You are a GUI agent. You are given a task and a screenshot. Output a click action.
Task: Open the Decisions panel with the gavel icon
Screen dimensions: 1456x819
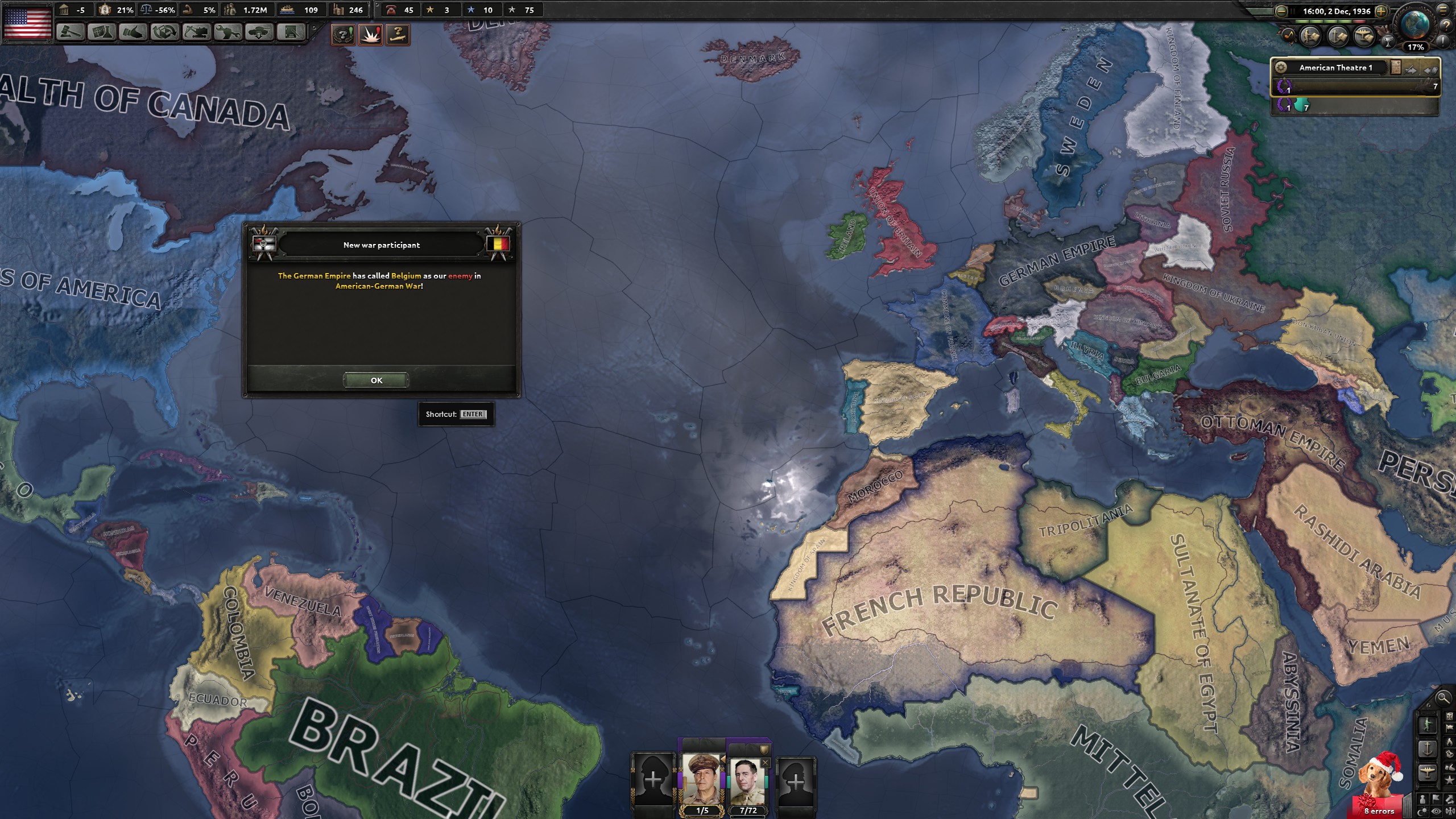[x=70, y=32]
